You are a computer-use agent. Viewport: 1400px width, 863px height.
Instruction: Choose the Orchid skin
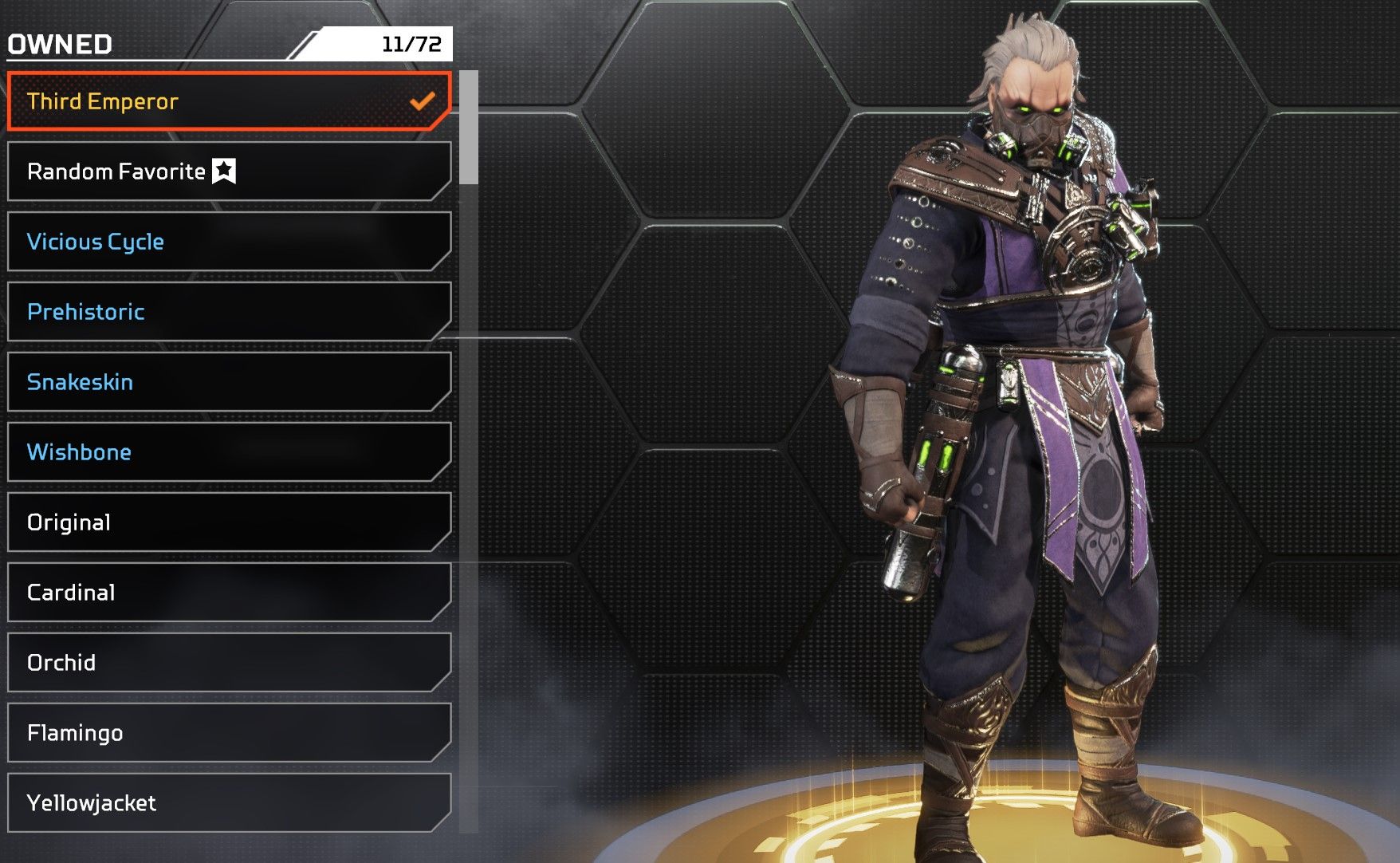(229, 663)
